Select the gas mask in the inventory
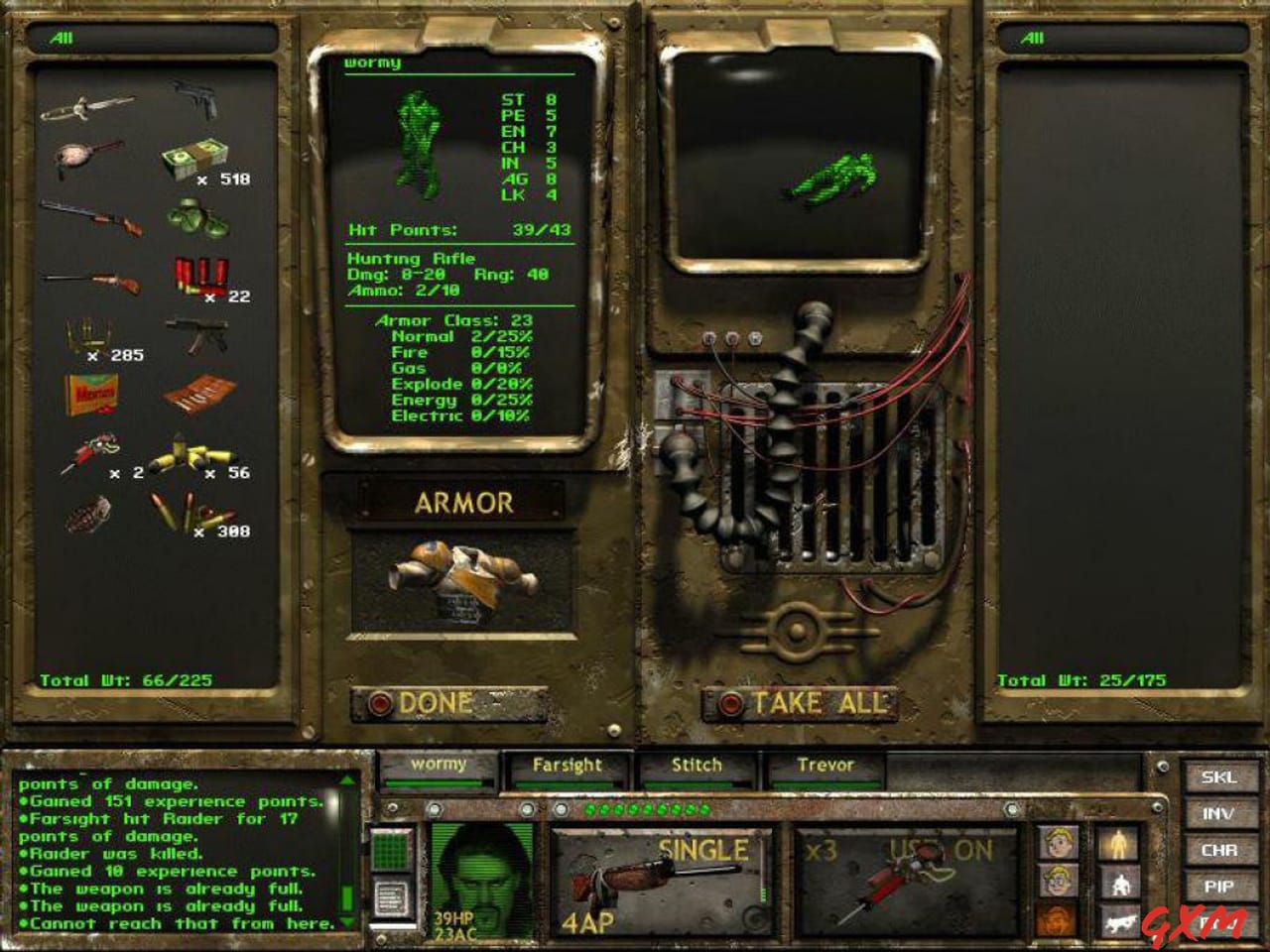Screen dimensions: 1270x952 click(198, 218)
